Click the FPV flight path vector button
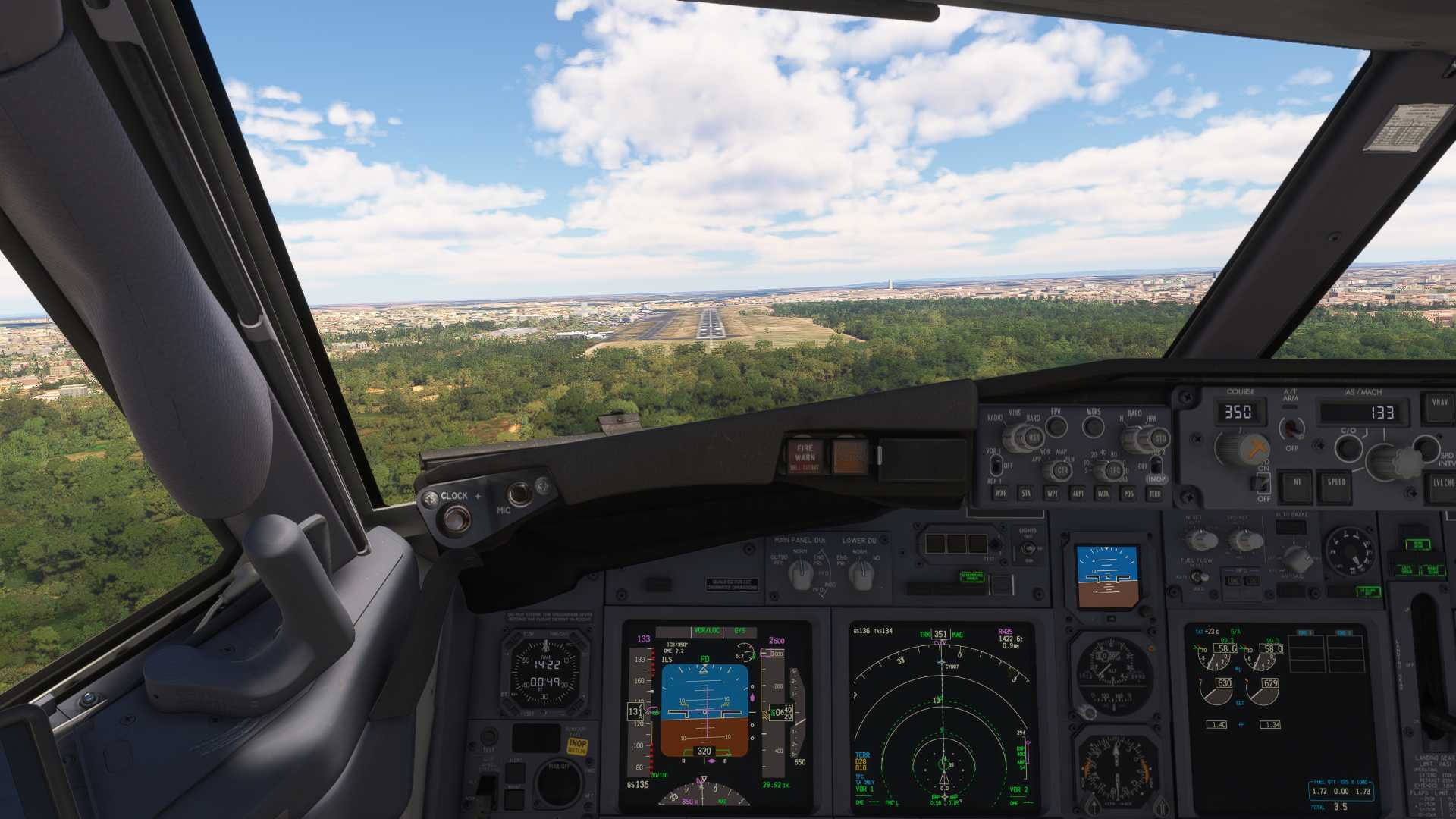1456x819 pixels. point(1056,427)
